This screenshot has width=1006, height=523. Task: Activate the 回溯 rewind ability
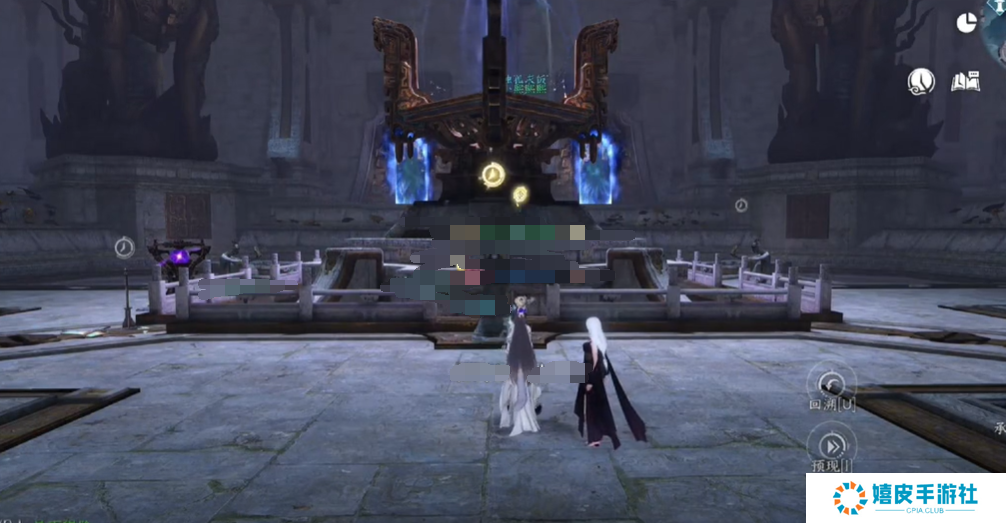point(830,383)
